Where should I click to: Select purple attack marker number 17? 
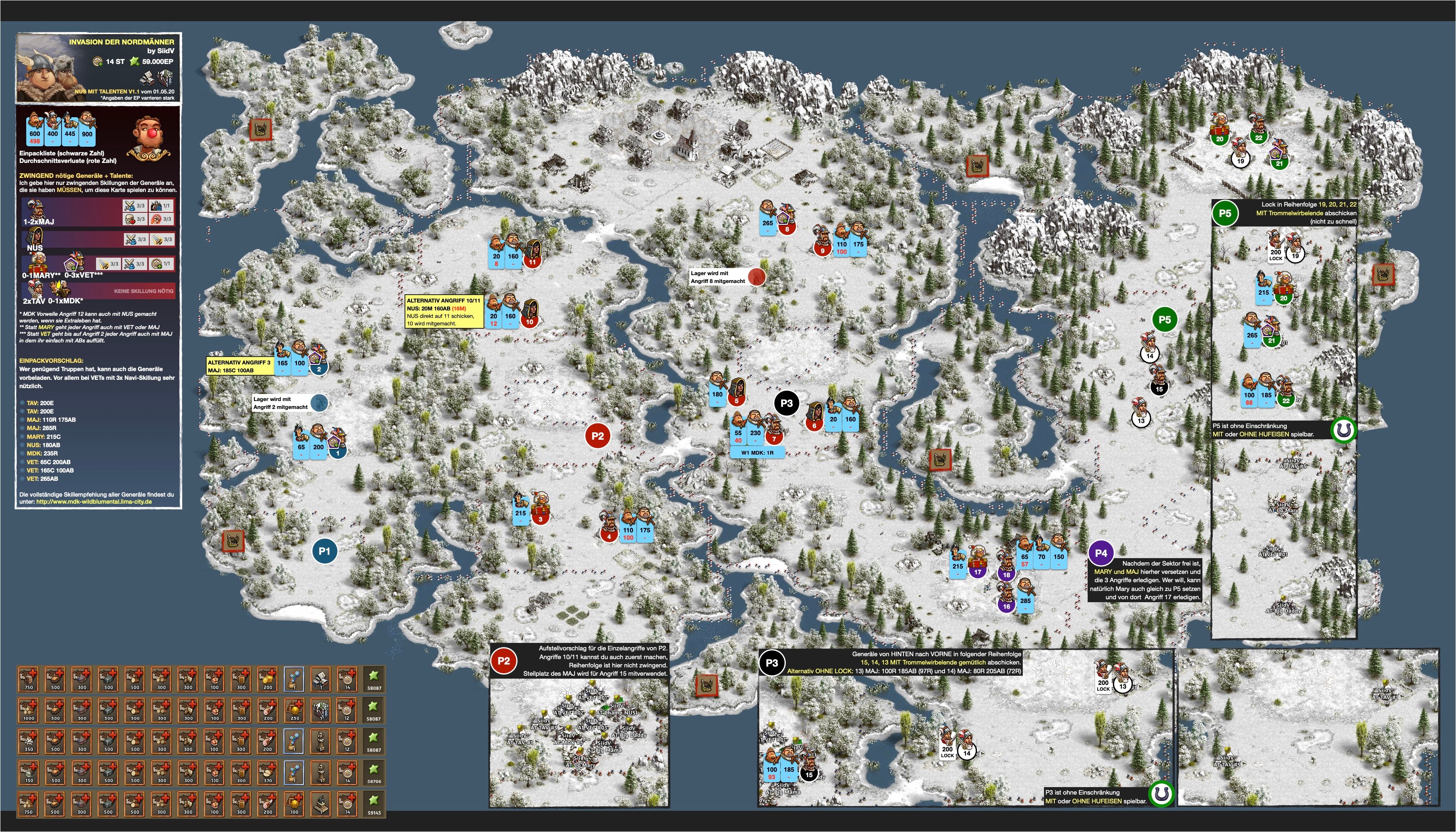[977, 571]
